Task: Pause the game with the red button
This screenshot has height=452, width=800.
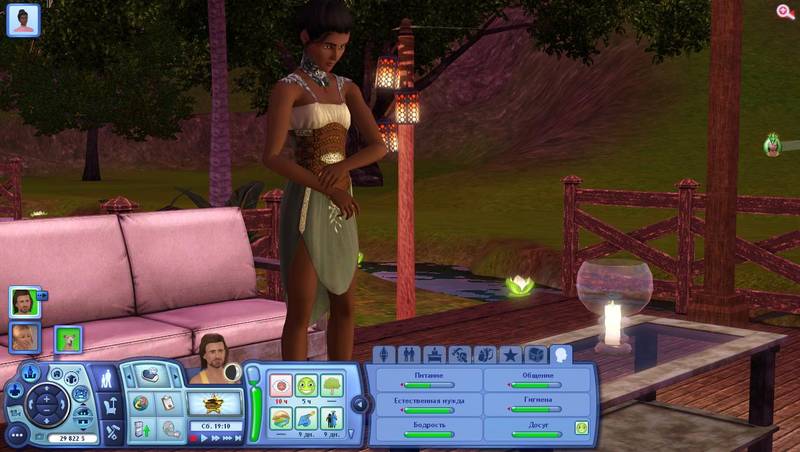Action: click(x=193, y=436)
